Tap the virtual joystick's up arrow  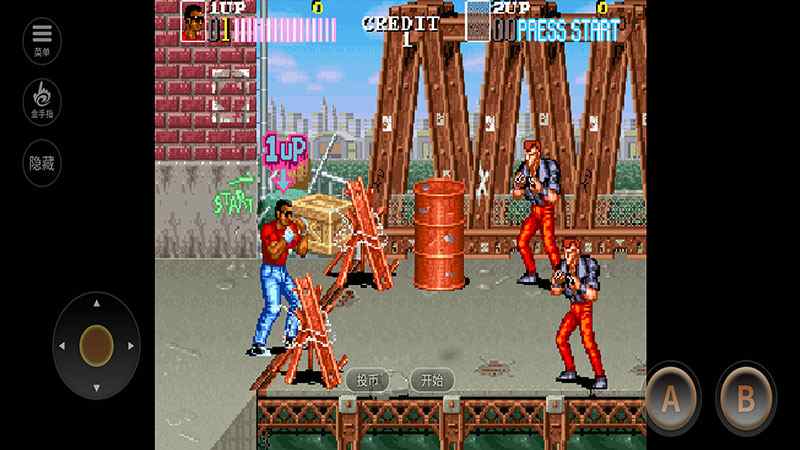96,303
